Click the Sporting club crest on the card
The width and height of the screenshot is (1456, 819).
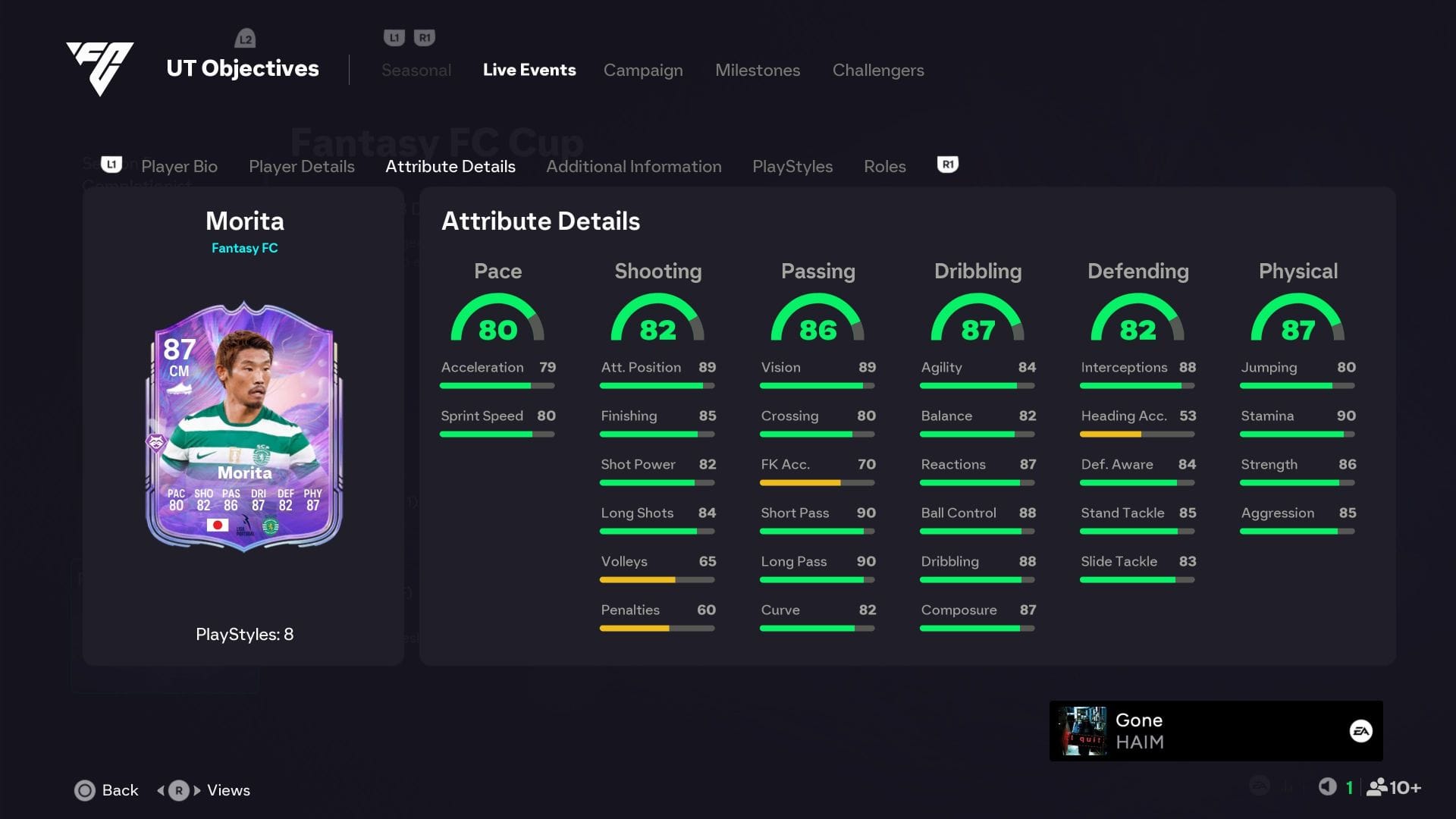pyautogui.click(x=269, y=524)
